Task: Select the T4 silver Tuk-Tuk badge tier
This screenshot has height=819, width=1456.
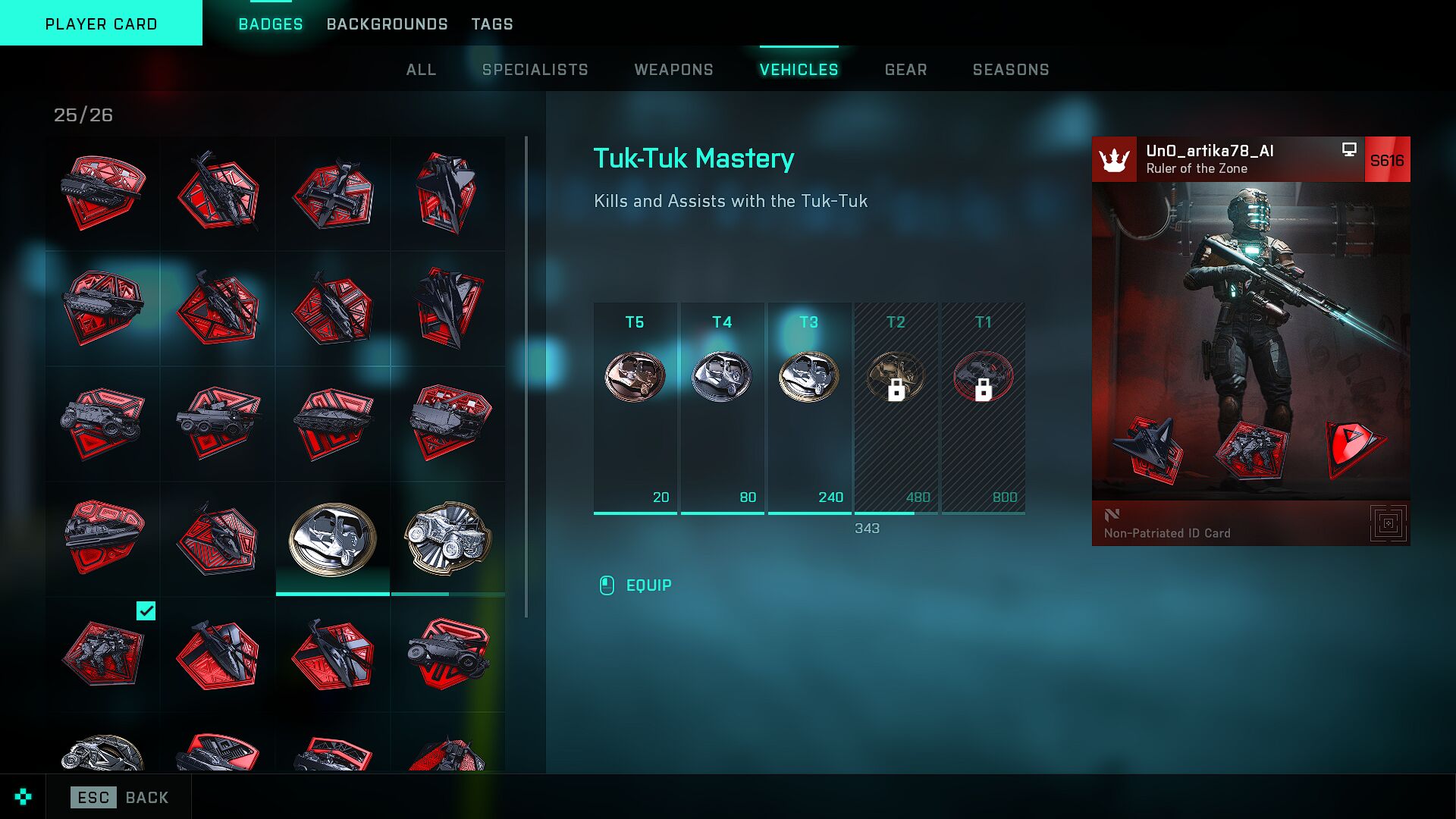Action: pos(722,377)
